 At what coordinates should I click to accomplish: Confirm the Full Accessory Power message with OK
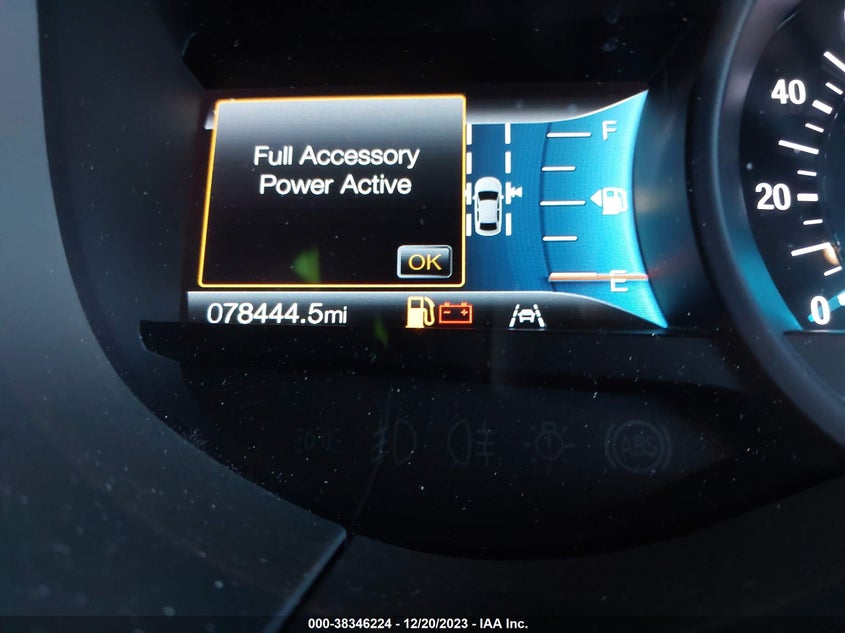[x=425, y=261]
